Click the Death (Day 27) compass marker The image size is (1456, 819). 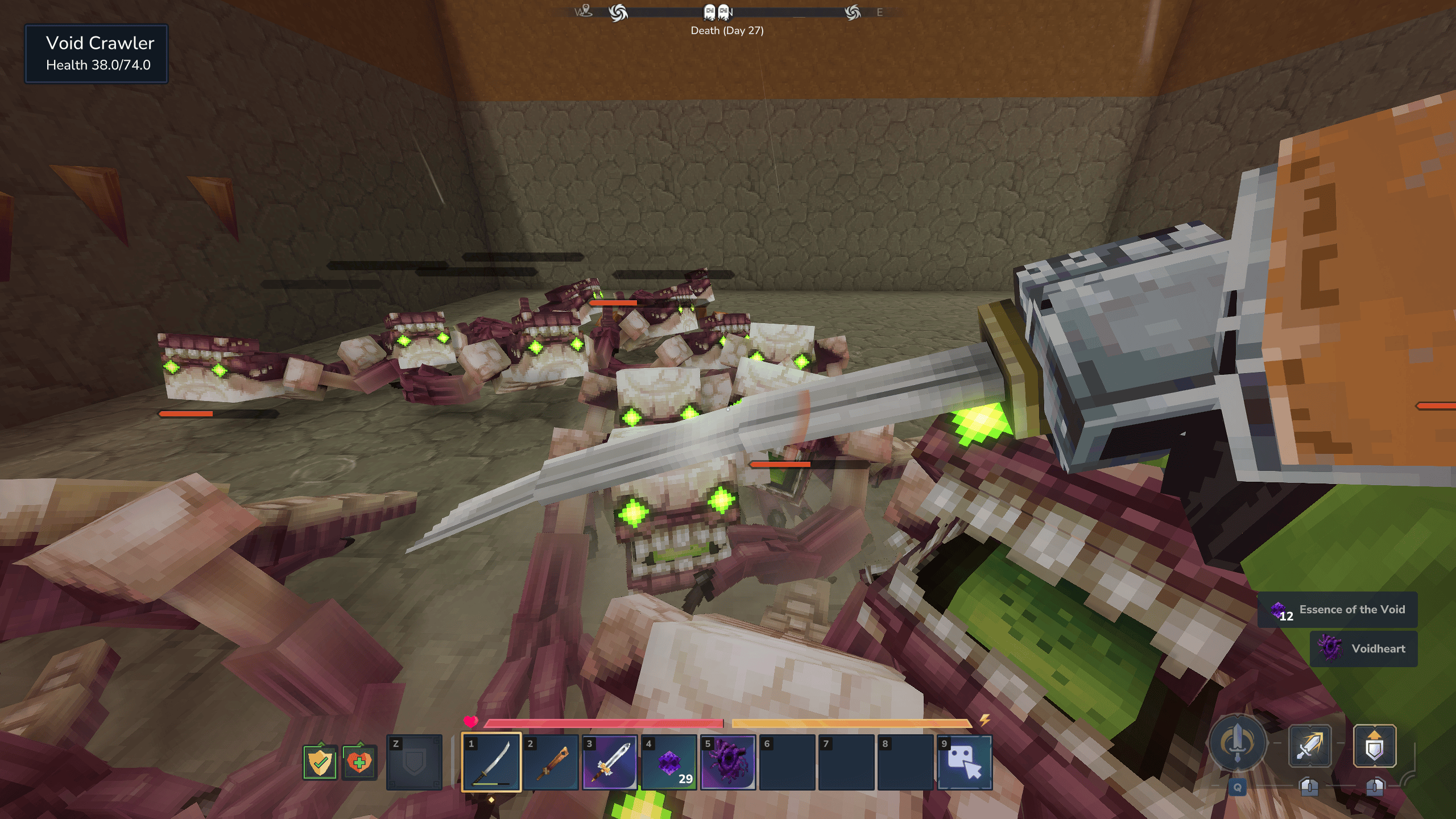tap(717, 13)
